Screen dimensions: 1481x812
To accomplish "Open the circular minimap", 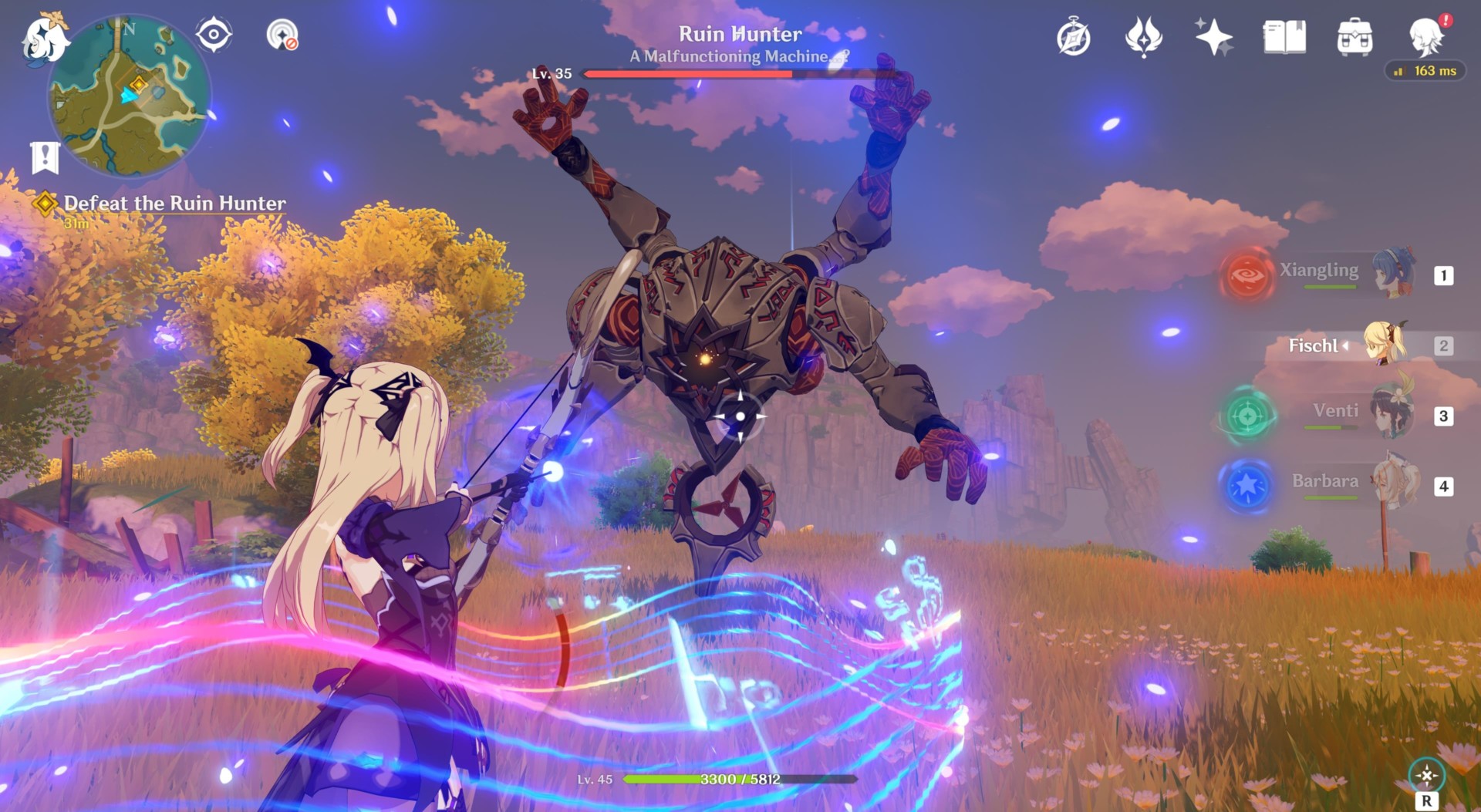I will [129, 96].
